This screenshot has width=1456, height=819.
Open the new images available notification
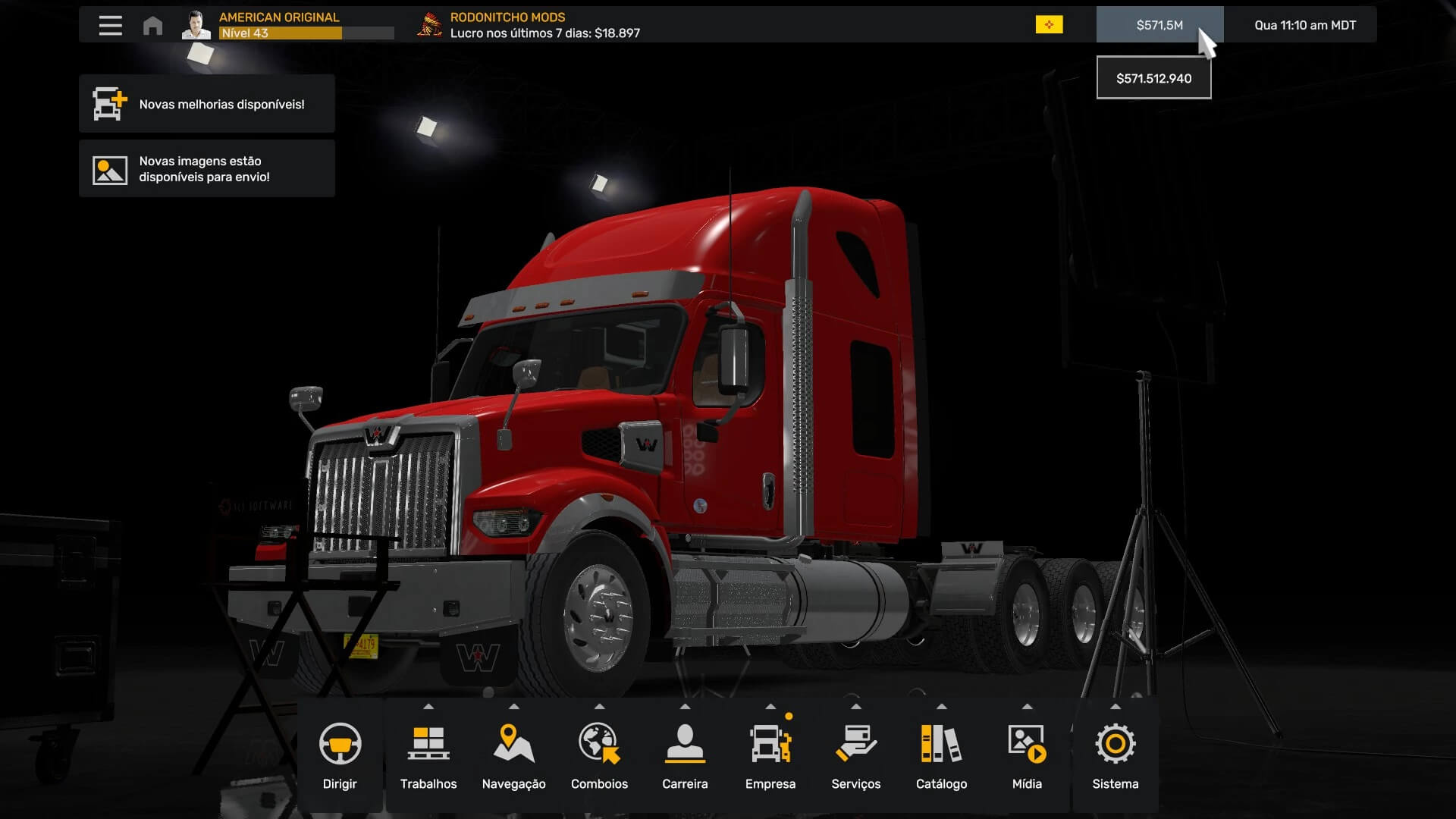coord(206,169)
